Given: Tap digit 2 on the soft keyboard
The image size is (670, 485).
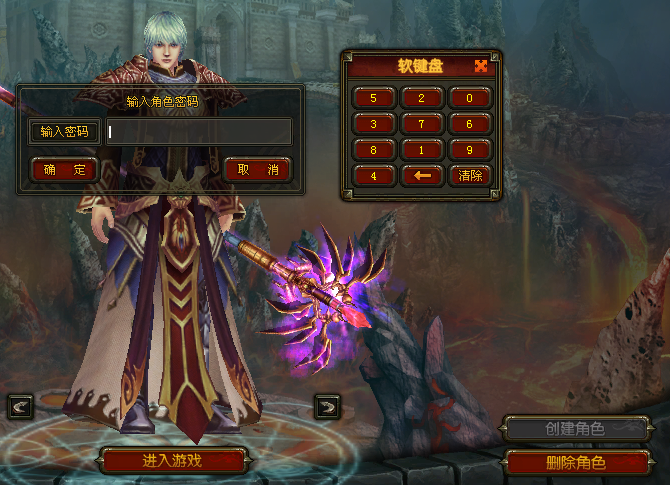Looking at the screenshot, I should click(x=422, y=98).
